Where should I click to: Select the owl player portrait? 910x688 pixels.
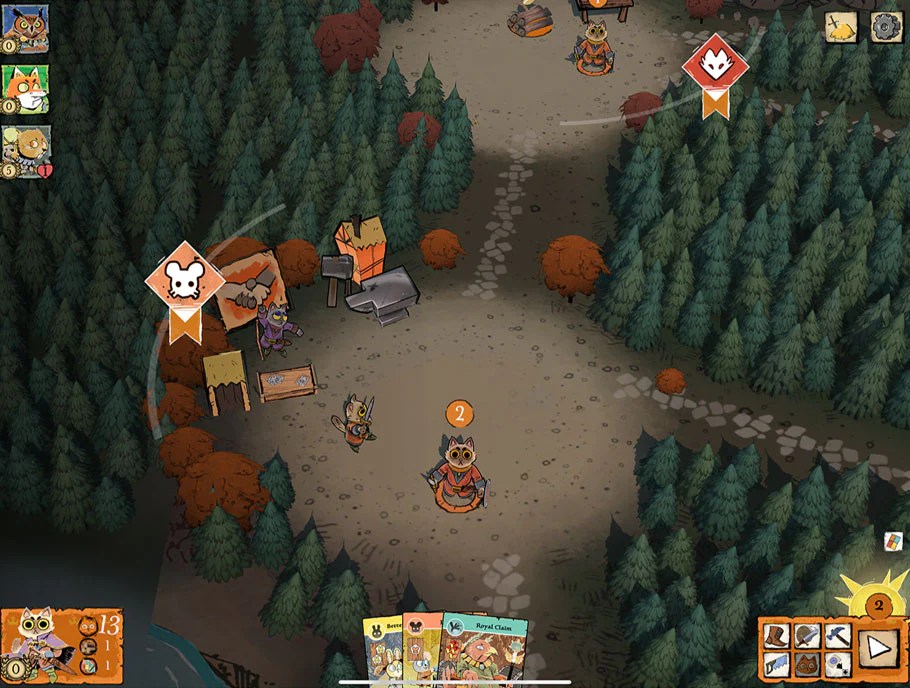tap(25, 28)
